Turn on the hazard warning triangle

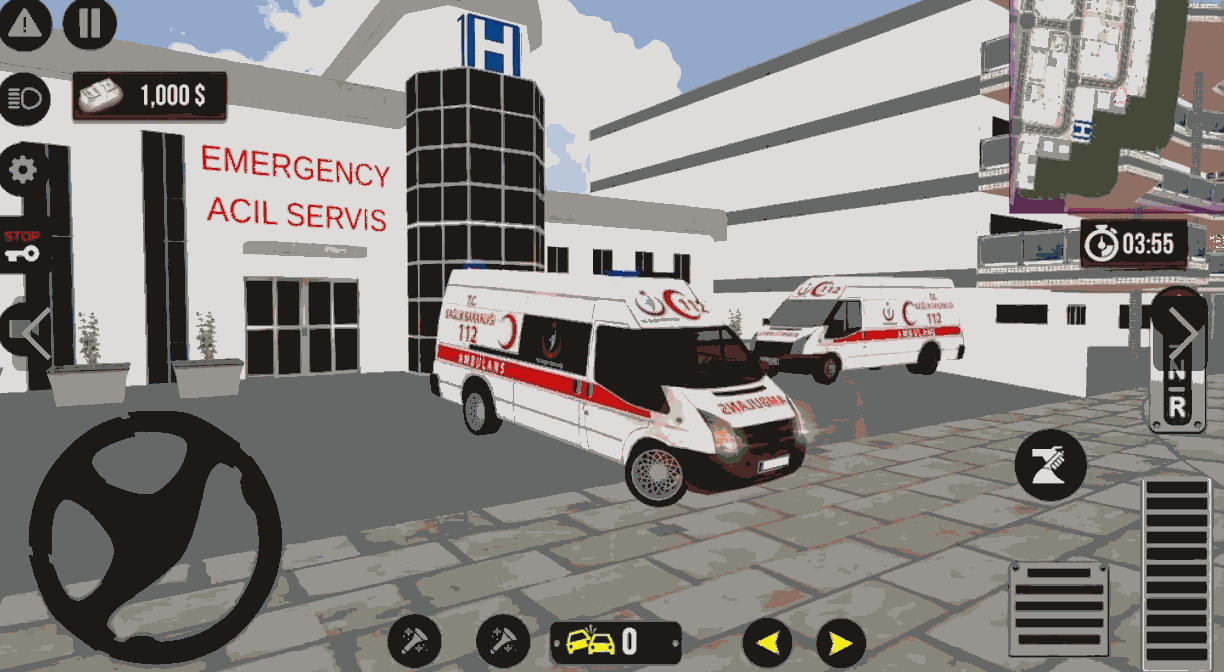click(26, 24)
